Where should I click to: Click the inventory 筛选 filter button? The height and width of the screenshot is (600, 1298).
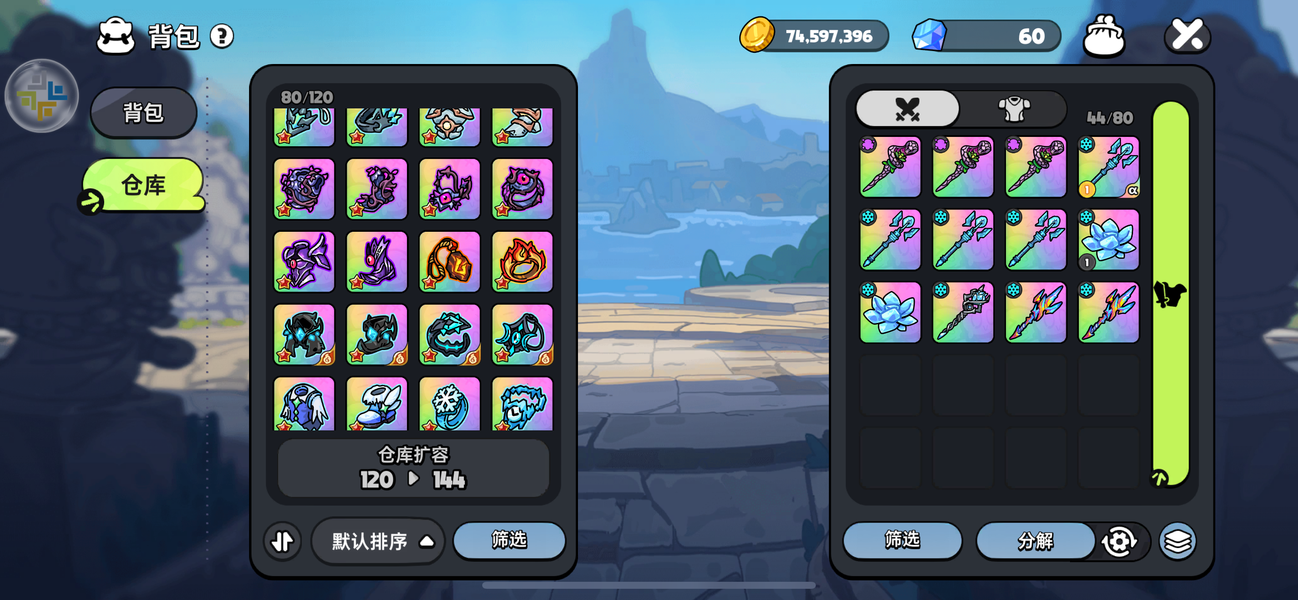pos(902,540)
